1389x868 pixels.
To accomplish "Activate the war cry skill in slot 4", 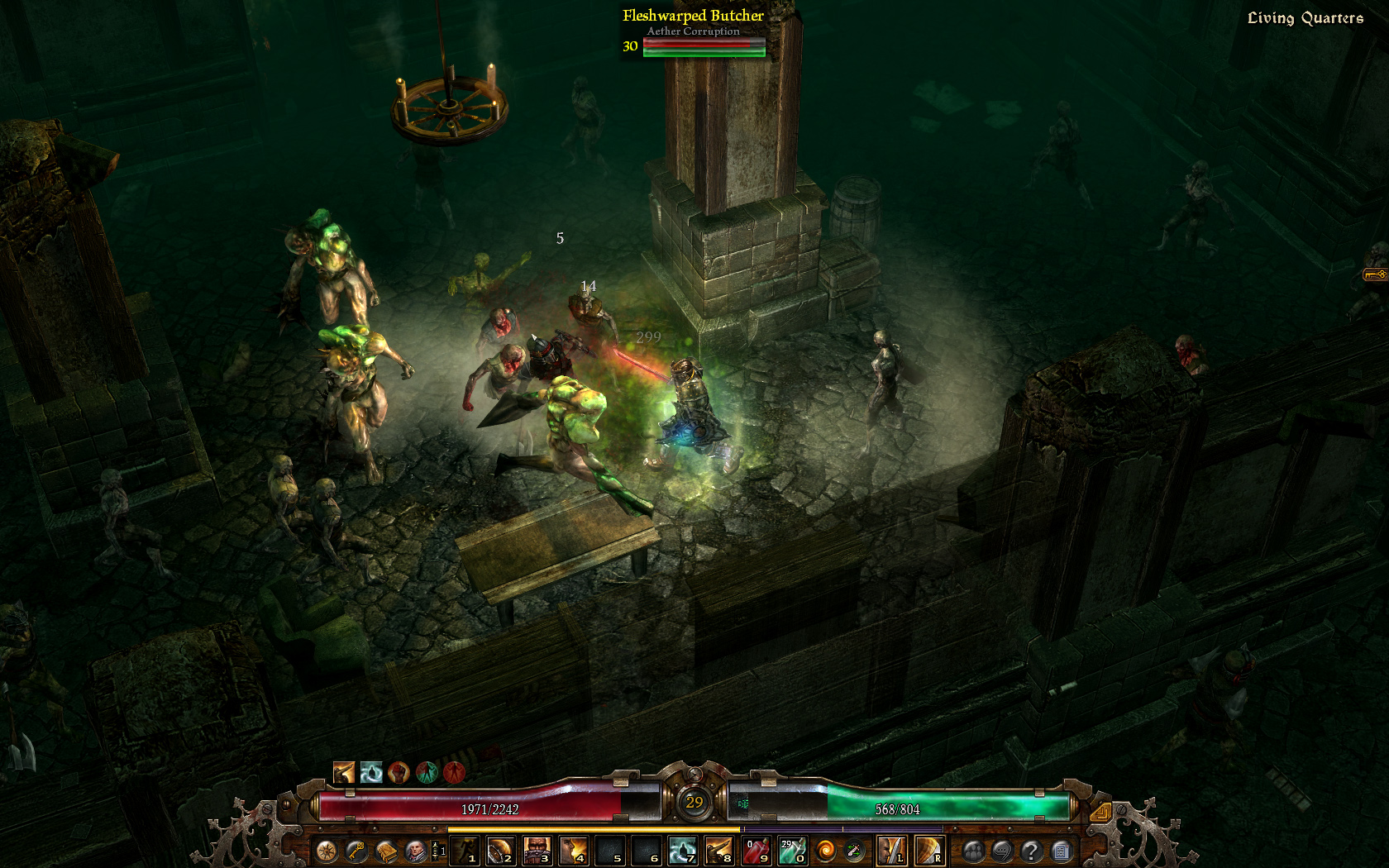I will pos(574,851).
